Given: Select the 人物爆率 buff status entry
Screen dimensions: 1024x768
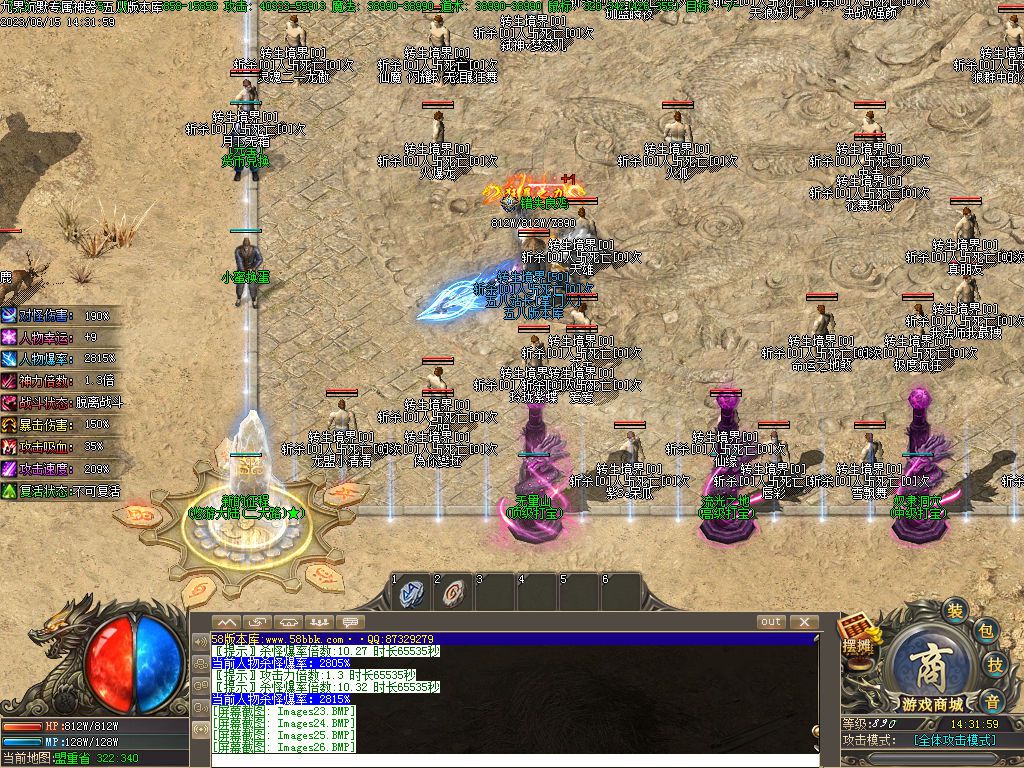Looking at the screenshot, I should (60, 359).
